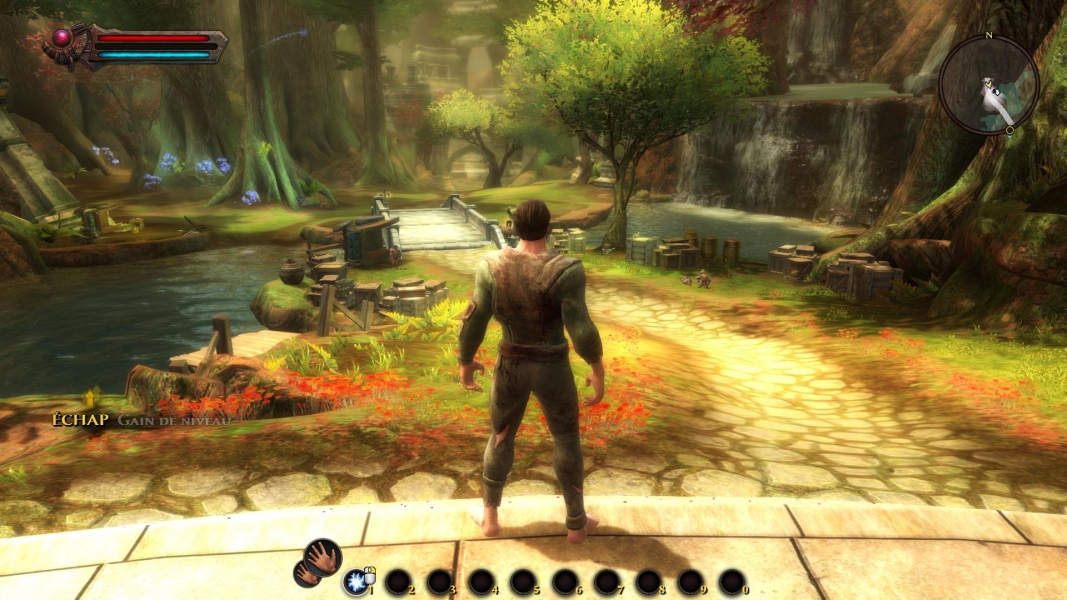
Task: Select the primary bare-hands weapon icon
Action: pos(323,556)
